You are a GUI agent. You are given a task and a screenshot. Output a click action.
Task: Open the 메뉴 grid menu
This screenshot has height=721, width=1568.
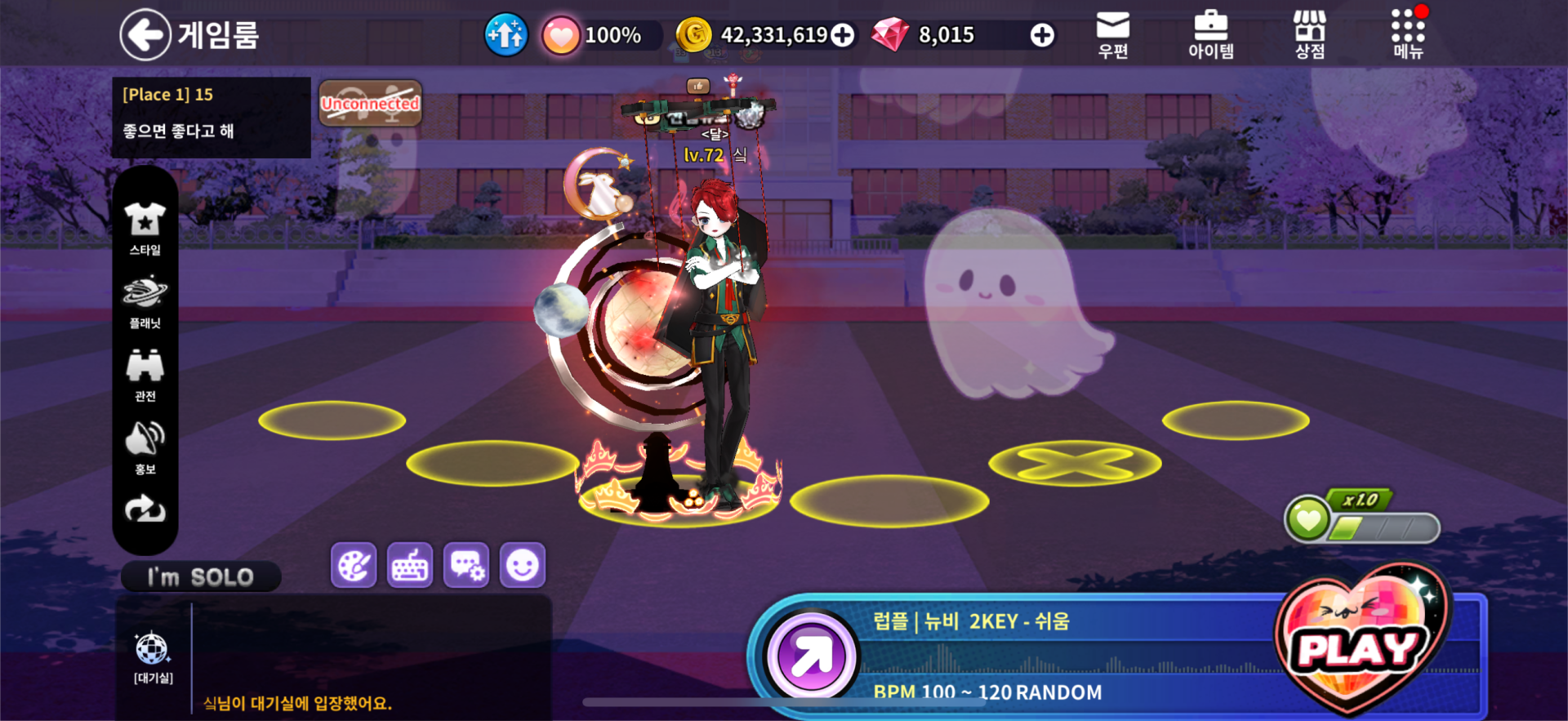coord(1408,35)
